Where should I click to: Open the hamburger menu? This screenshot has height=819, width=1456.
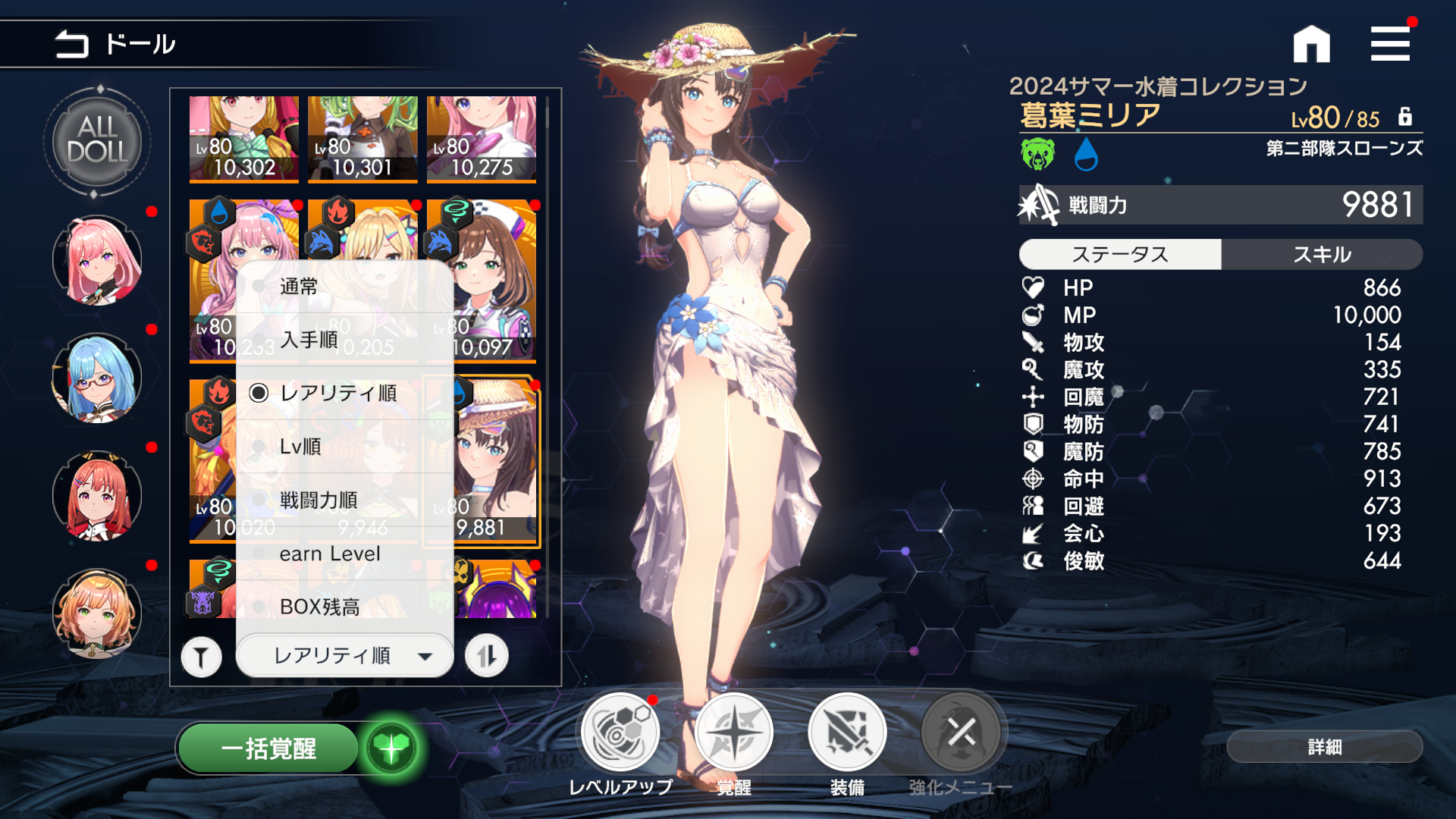point(1390,44)
